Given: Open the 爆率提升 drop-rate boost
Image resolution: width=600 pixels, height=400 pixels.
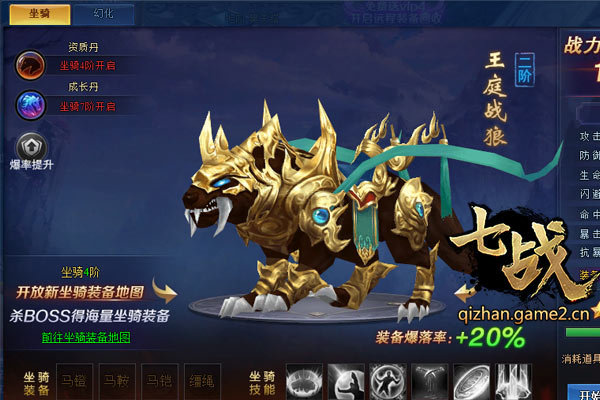Looking at the screenshot, I should click(30, 147).
